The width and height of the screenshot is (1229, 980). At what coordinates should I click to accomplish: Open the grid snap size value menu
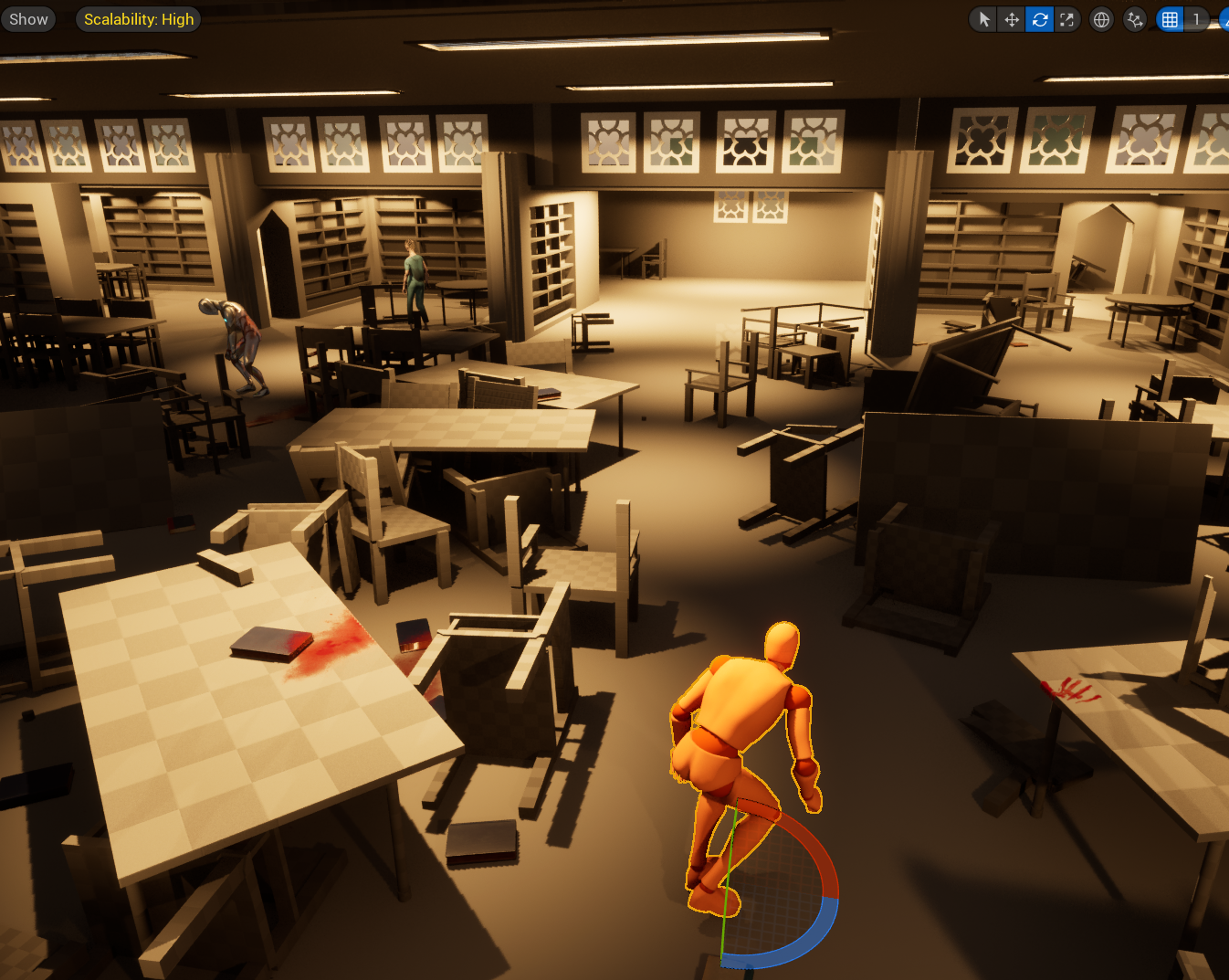pyautogui.click(x=1196, y=18)
